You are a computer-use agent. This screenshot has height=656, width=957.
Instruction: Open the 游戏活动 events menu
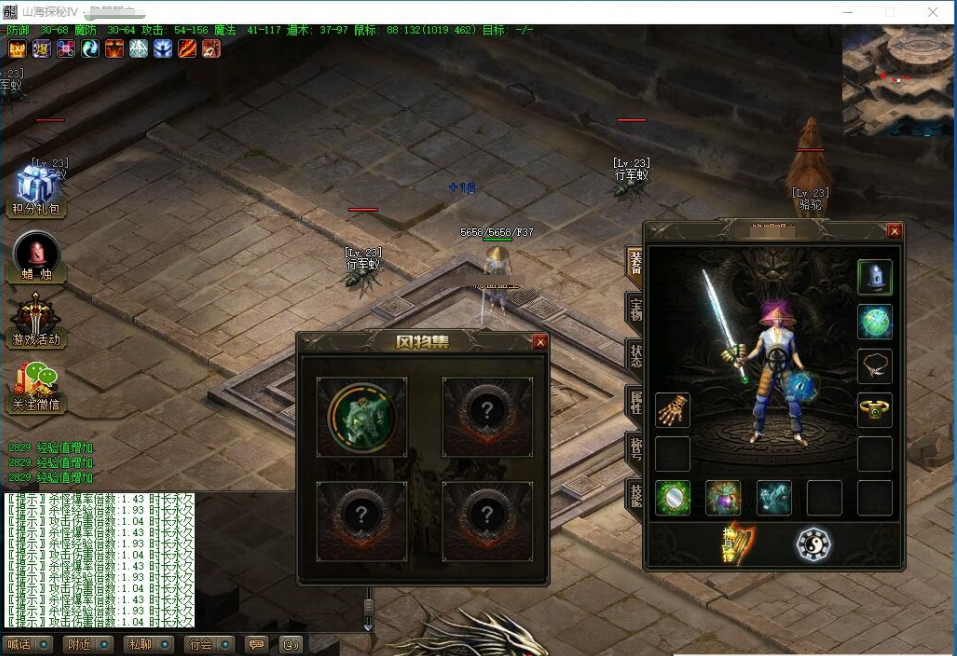tap(36, 320)
